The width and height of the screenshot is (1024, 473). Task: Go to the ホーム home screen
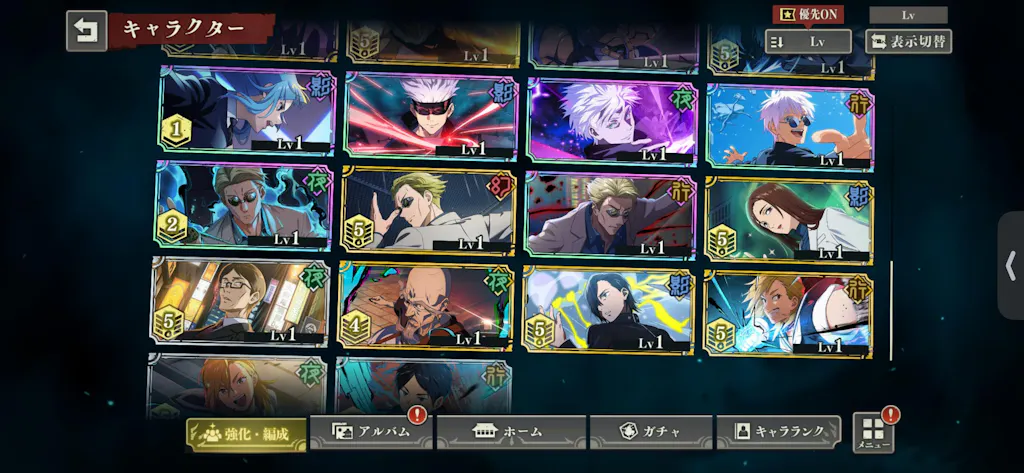tap(510, 432)
